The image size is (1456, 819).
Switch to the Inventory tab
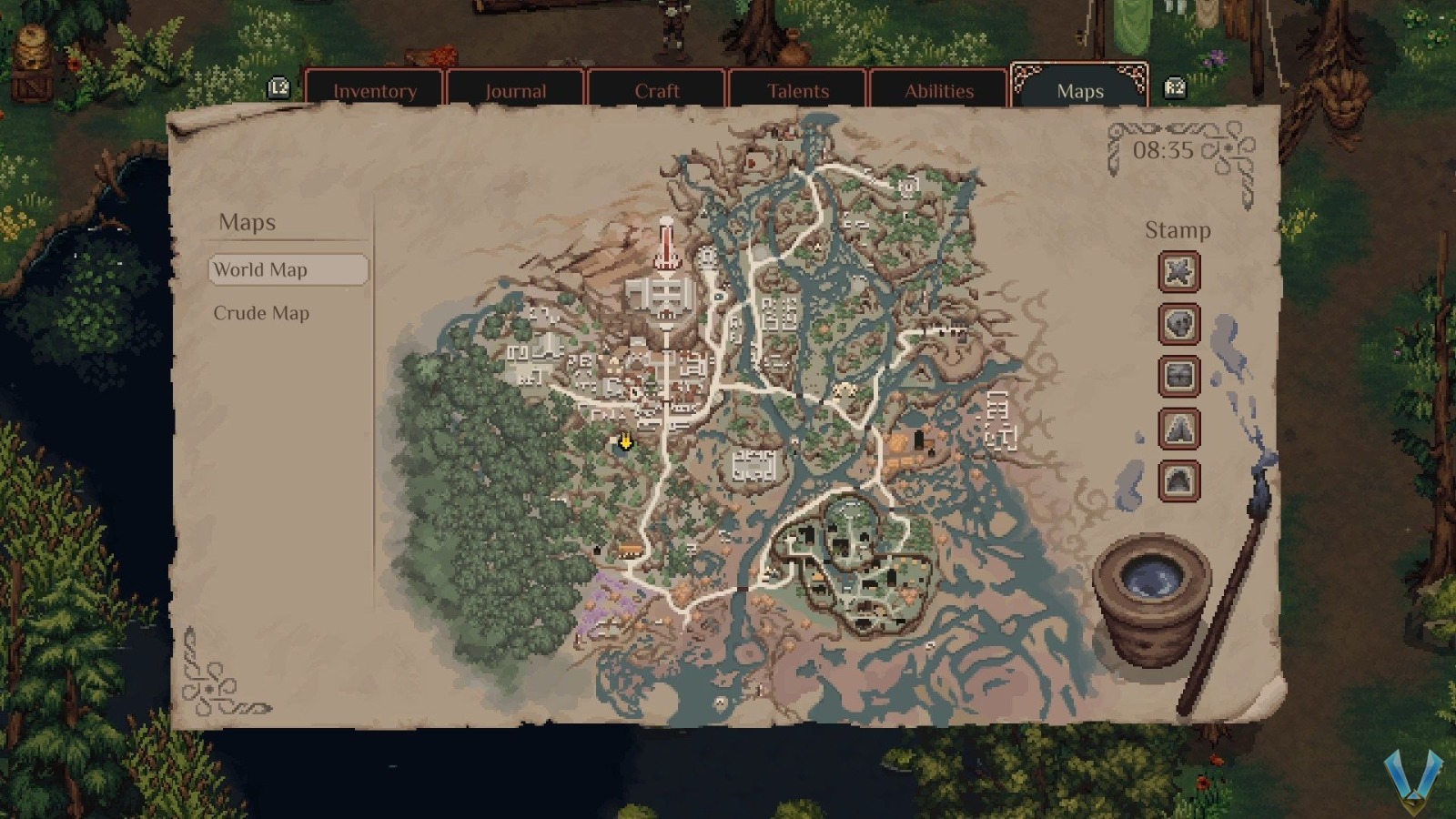(375, 90)
